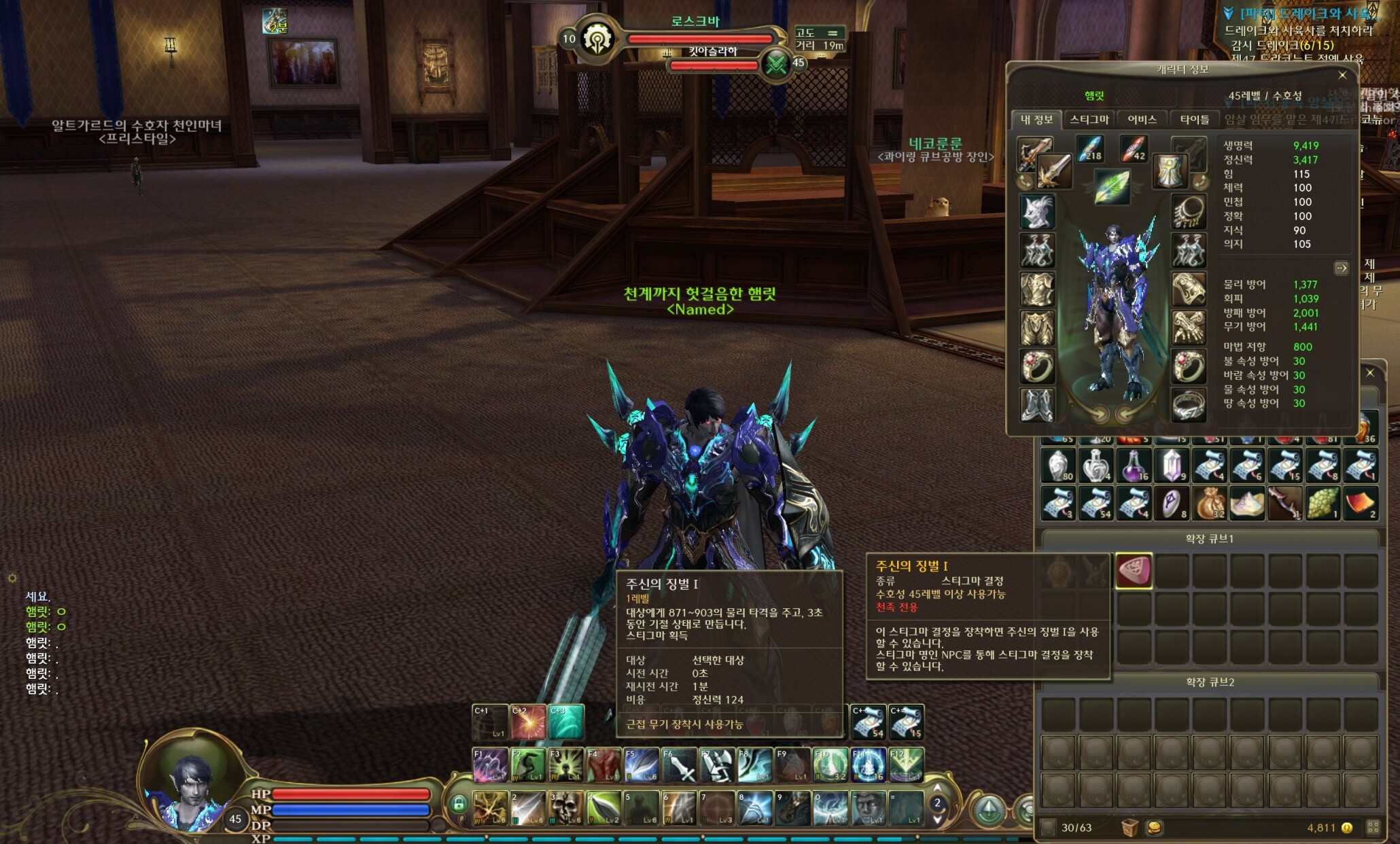
Task: Activate the skull skill on slot 3
Action: pyautogui.click(x=565, y=807)
